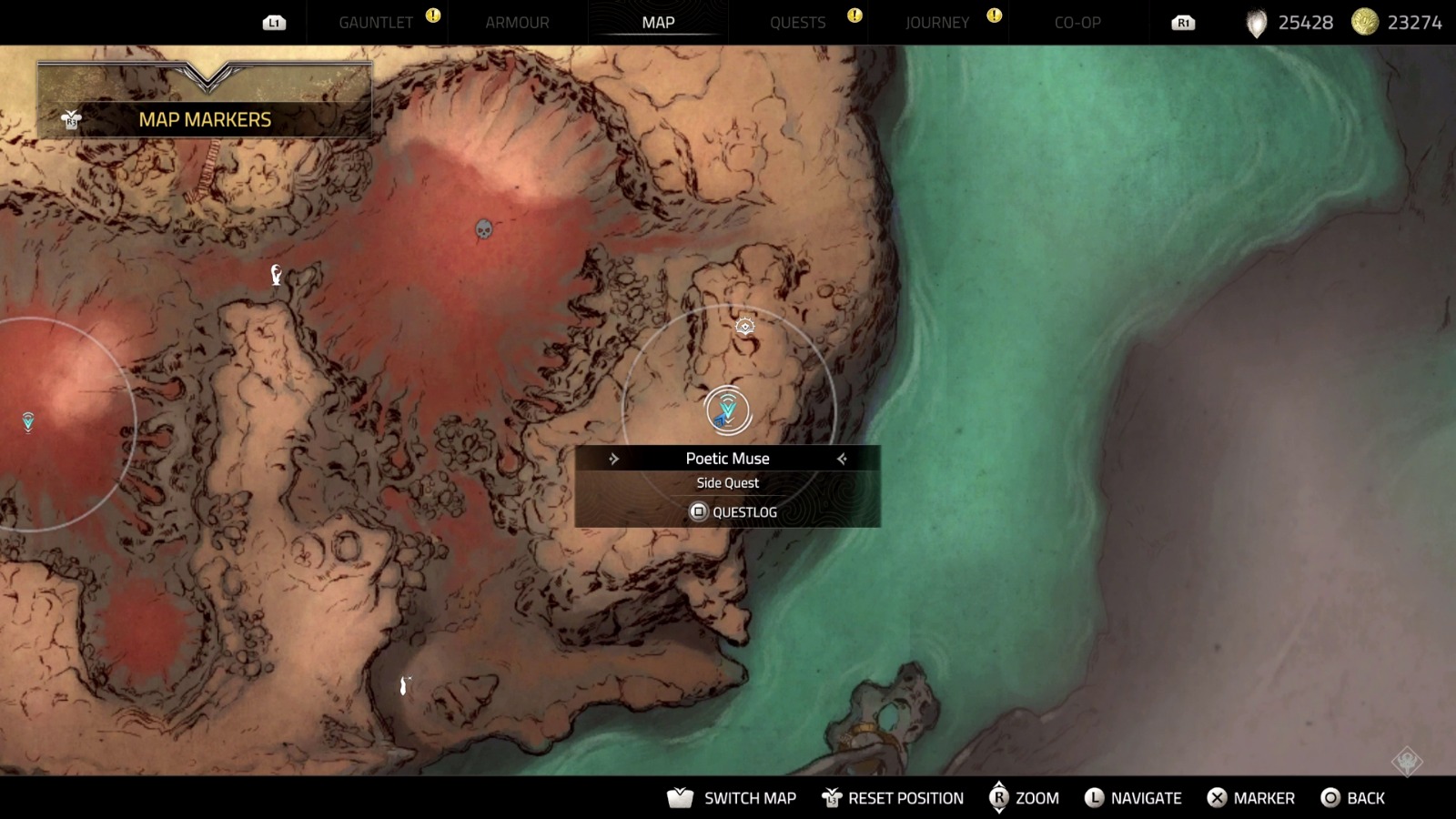Select the teal quest marker at the left edge

point(28,421)
